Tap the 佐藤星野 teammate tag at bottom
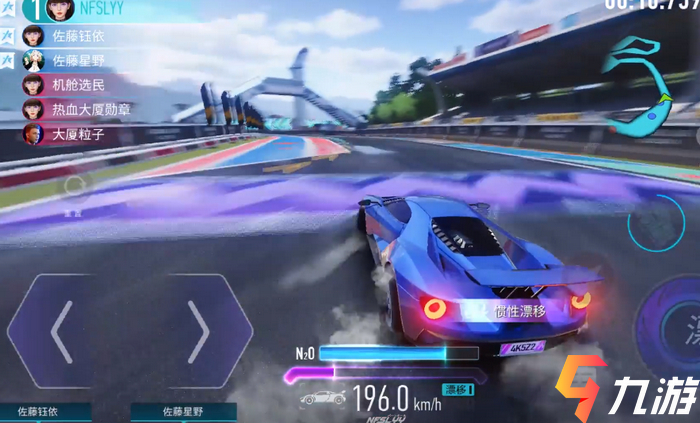The image size is (700, 423). click(x=184, y=412)
